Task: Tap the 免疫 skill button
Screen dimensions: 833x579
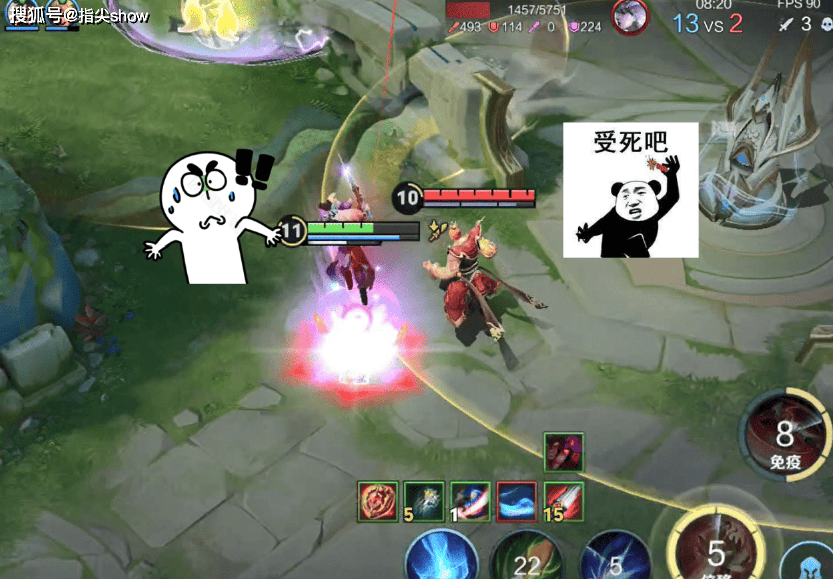Action: pos(784,435)
